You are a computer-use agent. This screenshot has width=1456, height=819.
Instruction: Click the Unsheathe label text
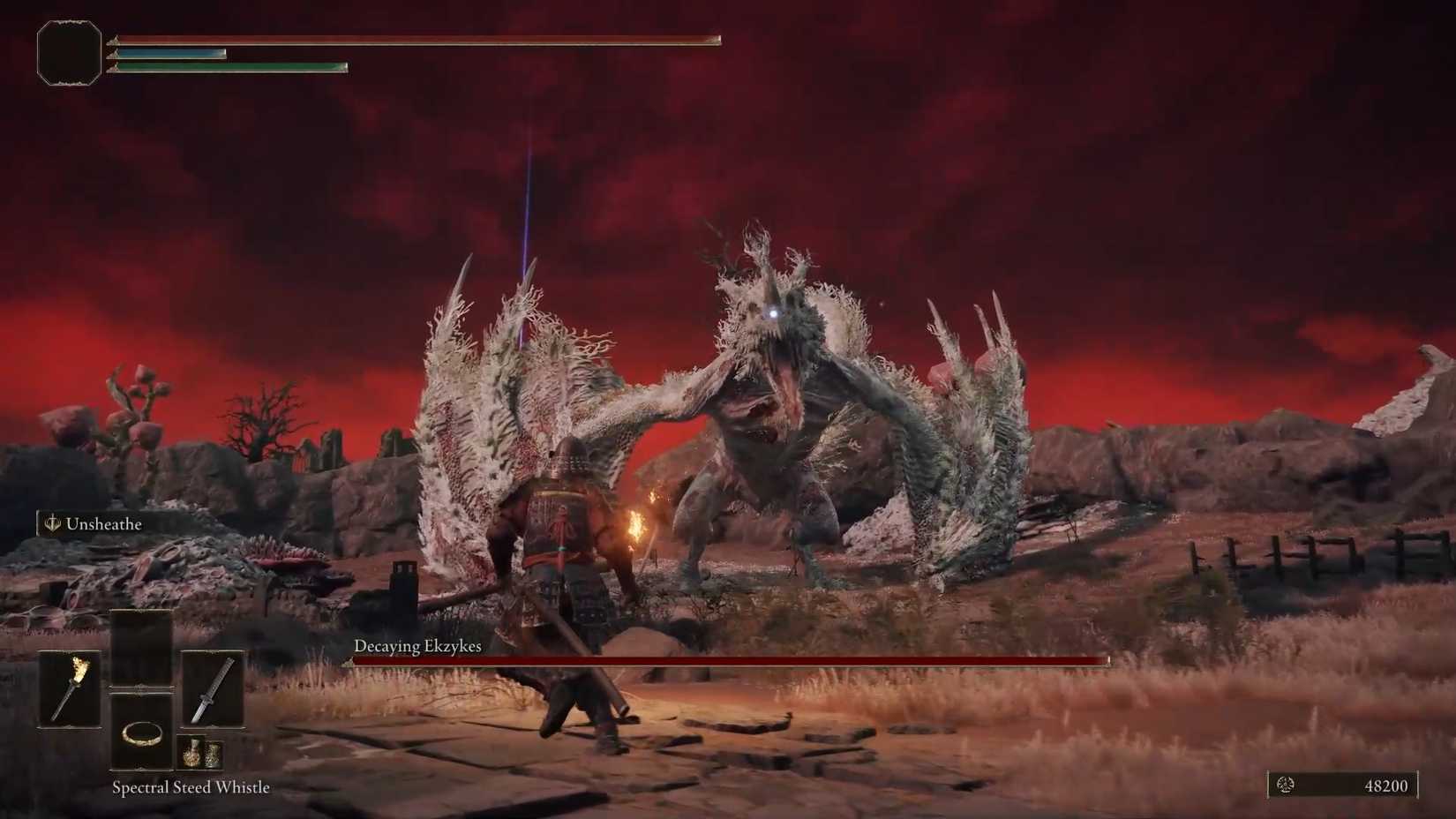[103, 523]
